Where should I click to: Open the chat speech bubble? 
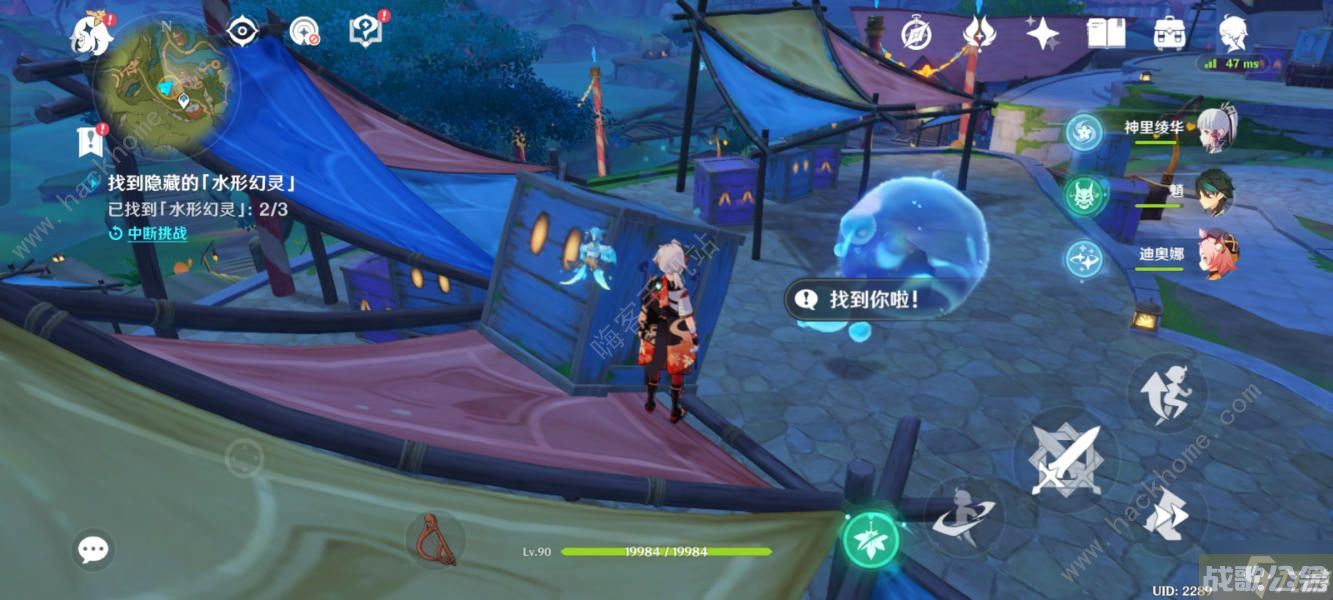[x=94, y=549]
